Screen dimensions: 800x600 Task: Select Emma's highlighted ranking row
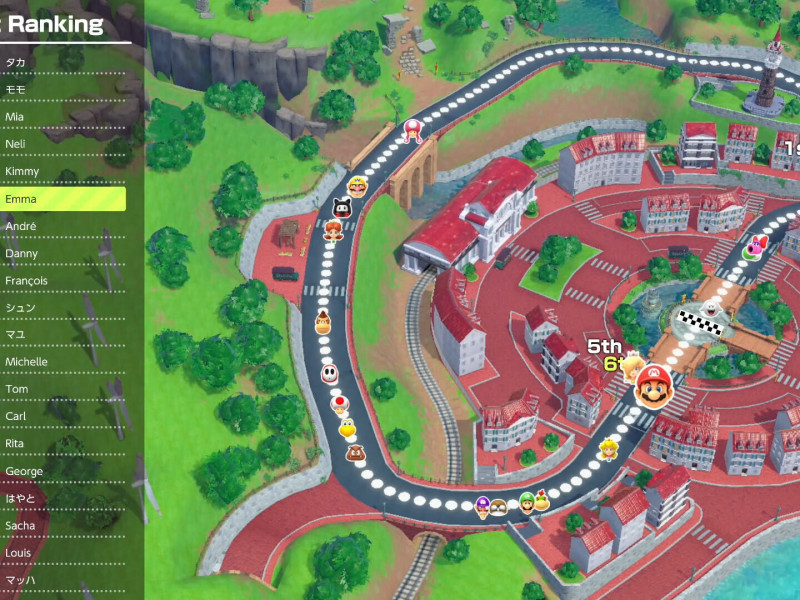(62, 199)
